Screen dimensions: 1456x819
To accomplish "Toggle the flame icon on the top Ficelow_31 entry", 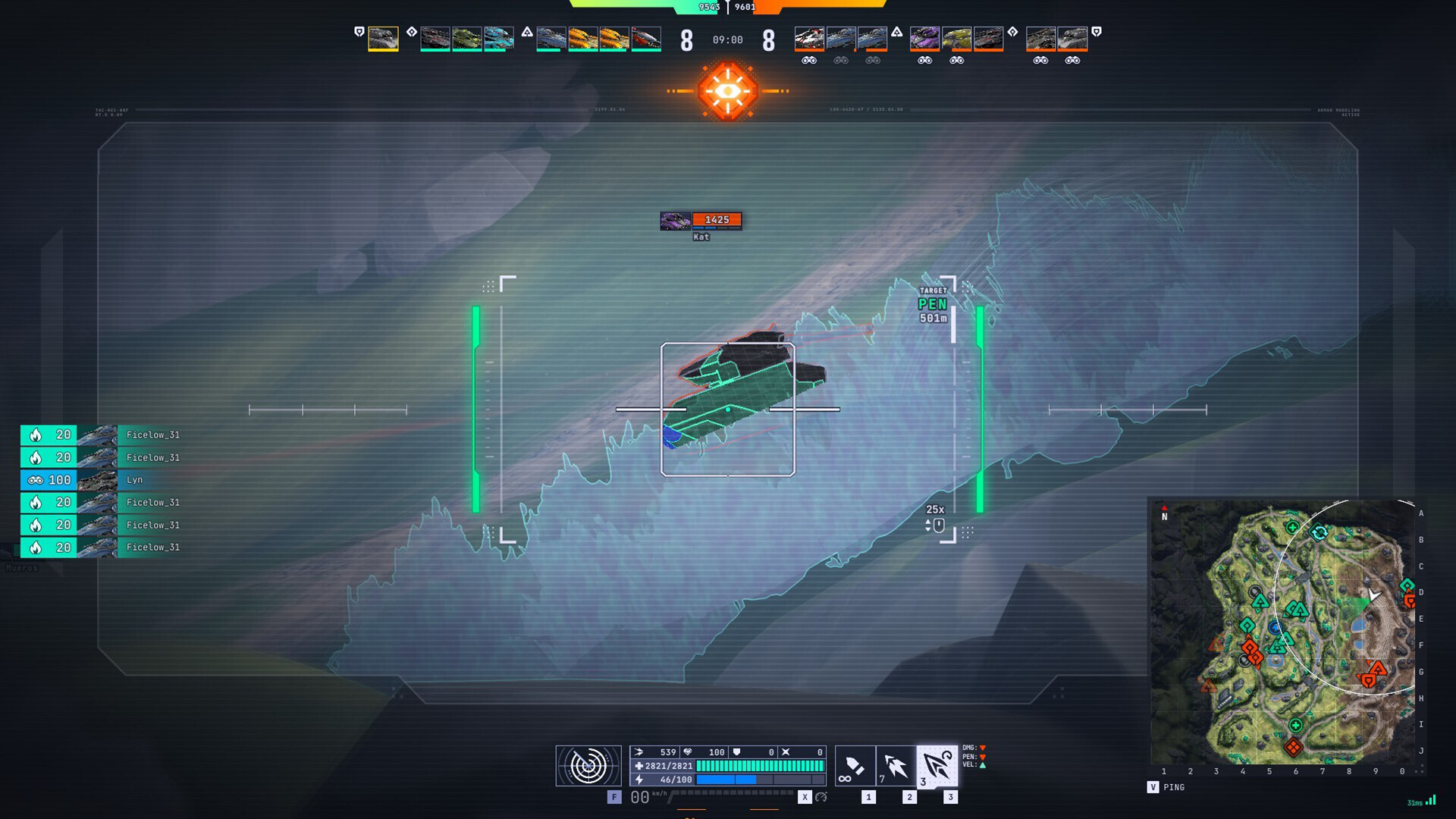I will (36, 434).
